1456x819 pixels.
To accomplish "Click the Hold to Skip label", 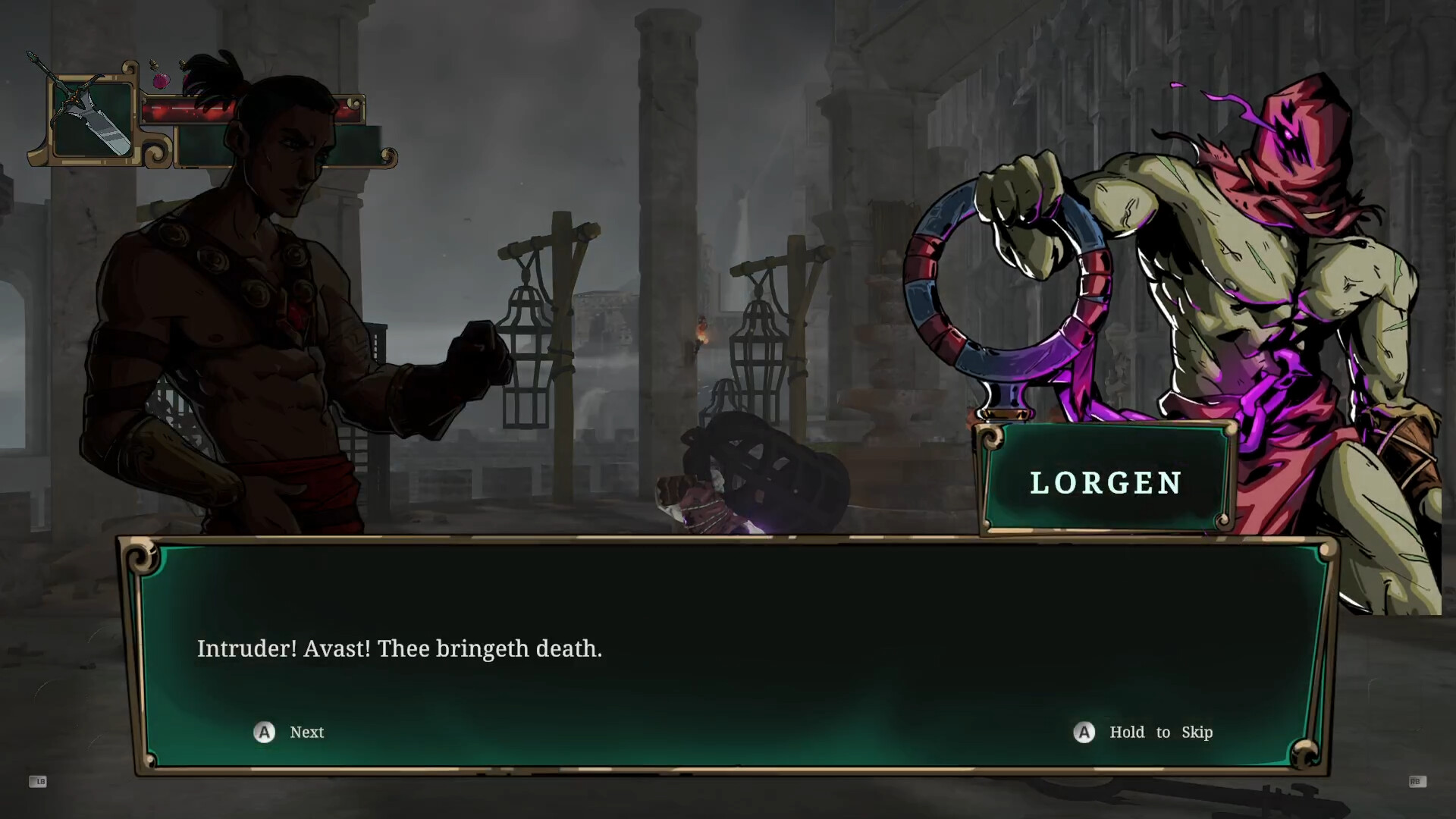I will pos(1160,732).
